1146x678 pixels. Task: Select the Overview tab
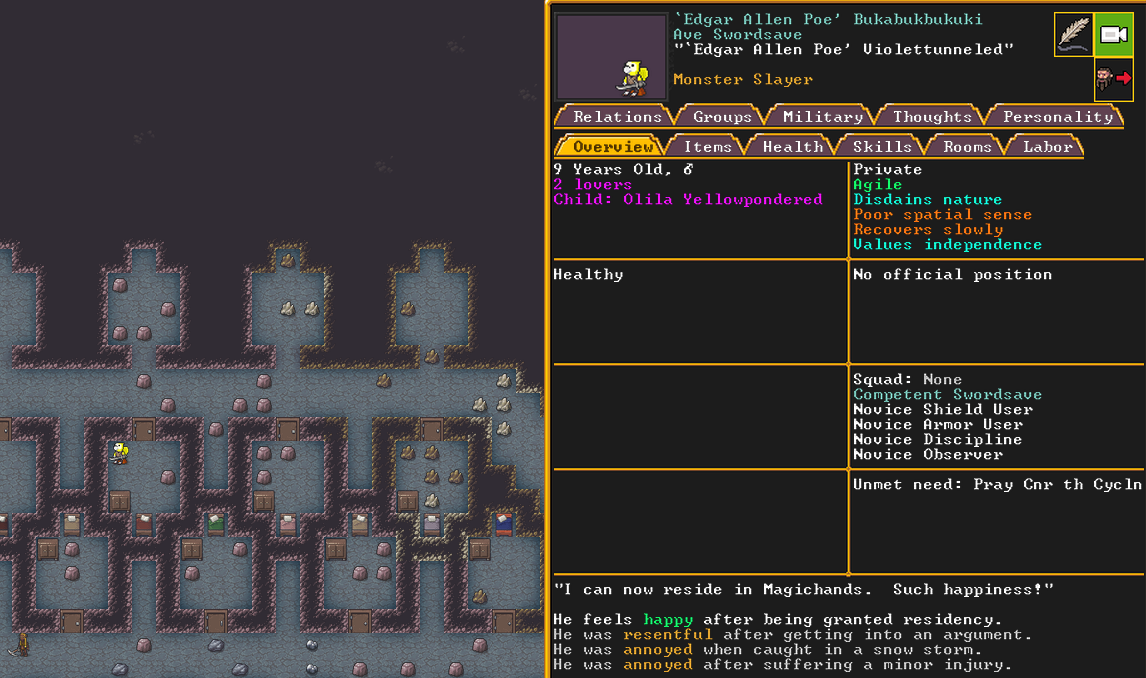[x=612, y=147]
